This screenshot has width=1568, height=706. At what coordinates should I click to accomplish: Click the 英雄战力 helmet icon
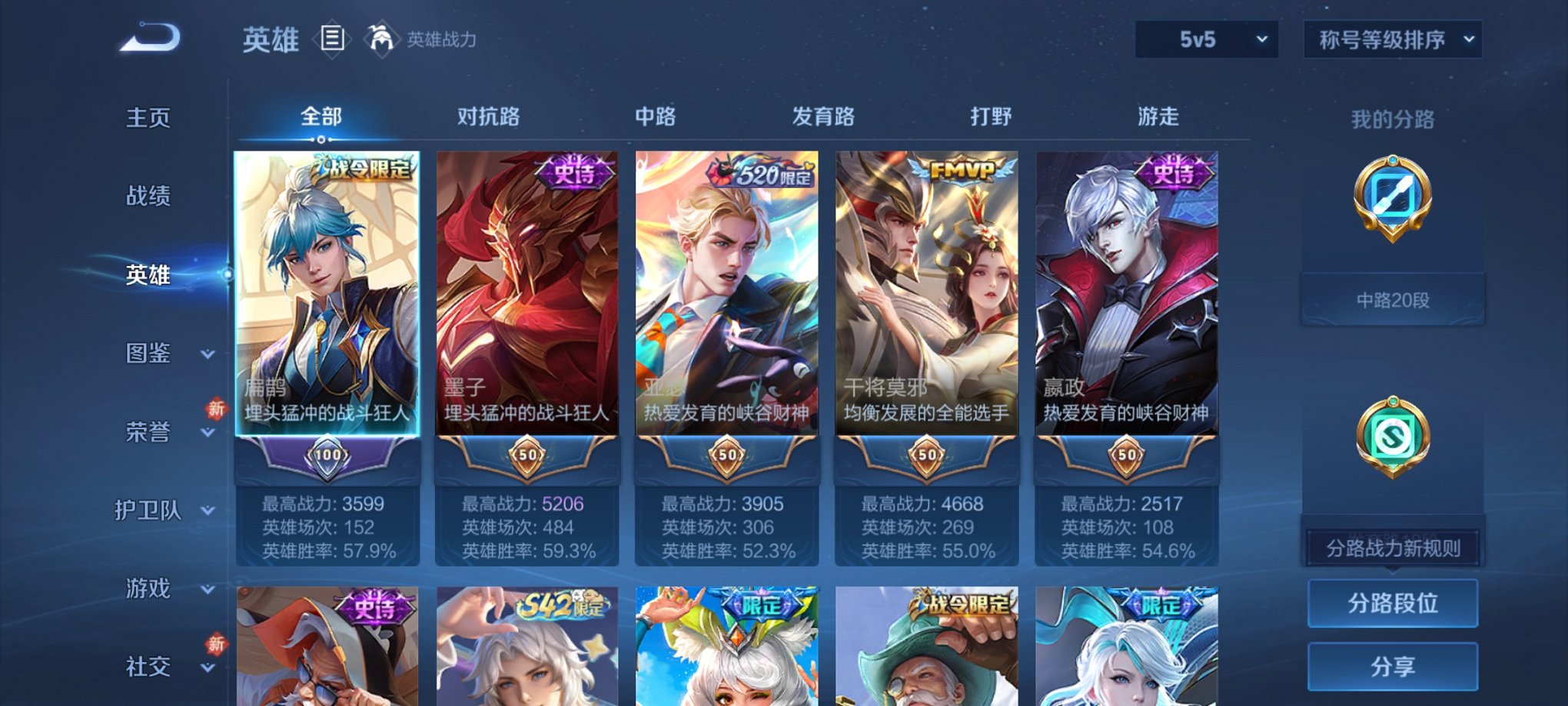(380, 38)
